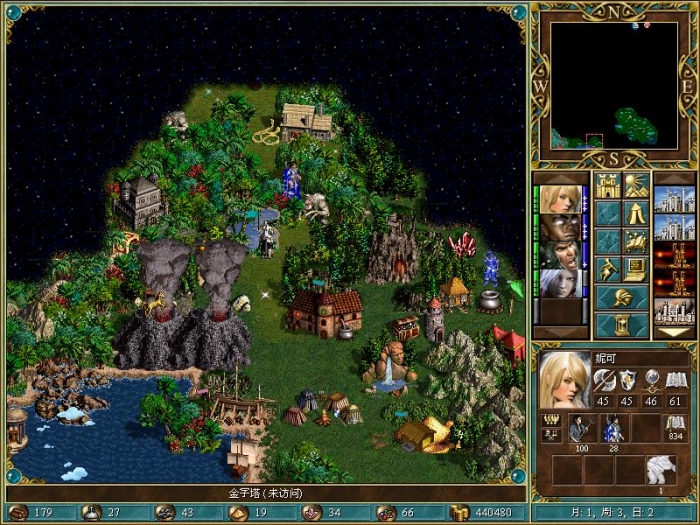700x525 pixels.
Task: Open the large hero portrait in info panel
Action: (565, 380)
